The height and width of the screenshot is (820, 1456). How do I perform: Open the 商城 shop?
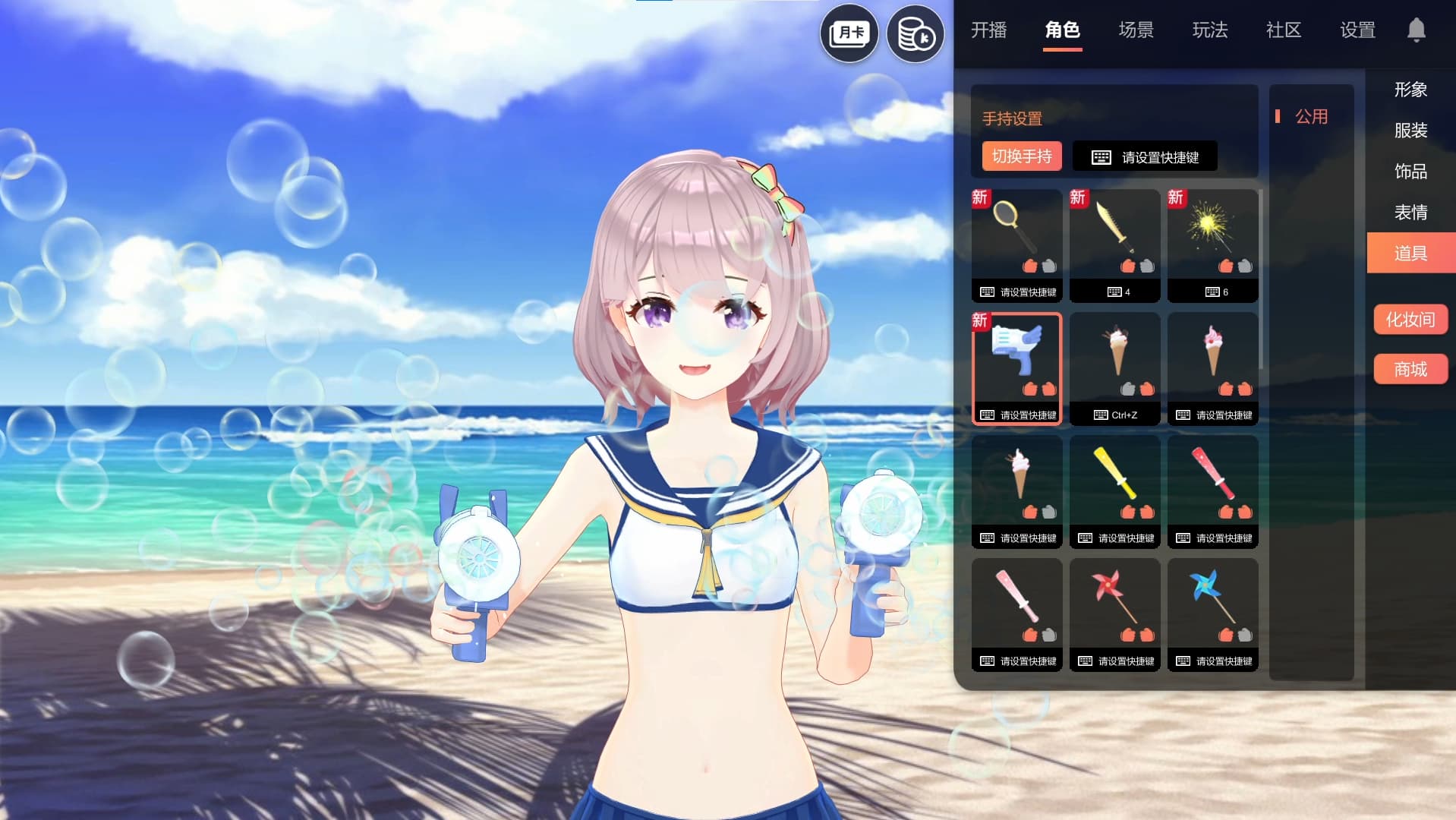[x=1410, y=370]
